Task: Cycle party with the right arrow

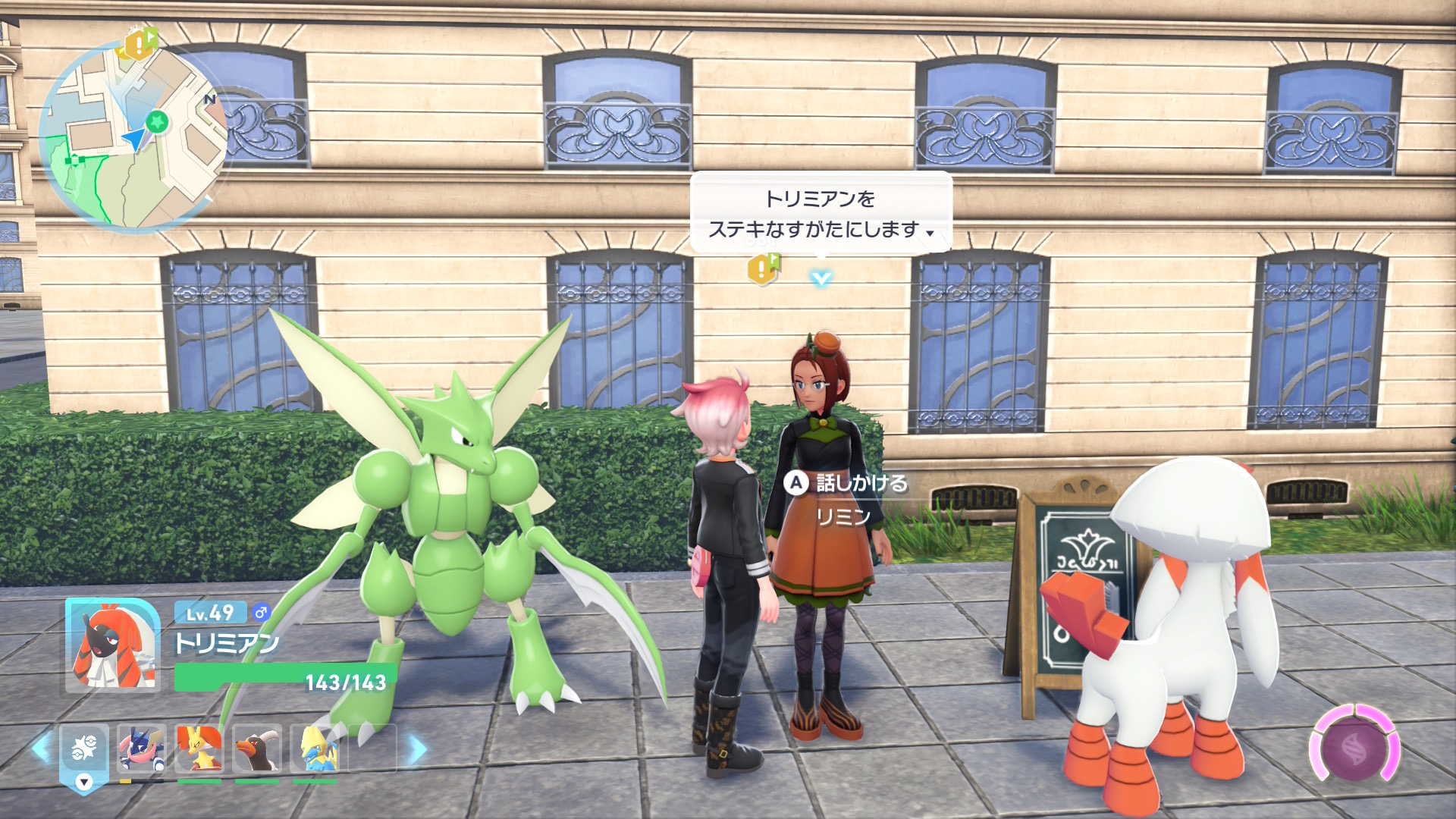Action: coord(418,749)
